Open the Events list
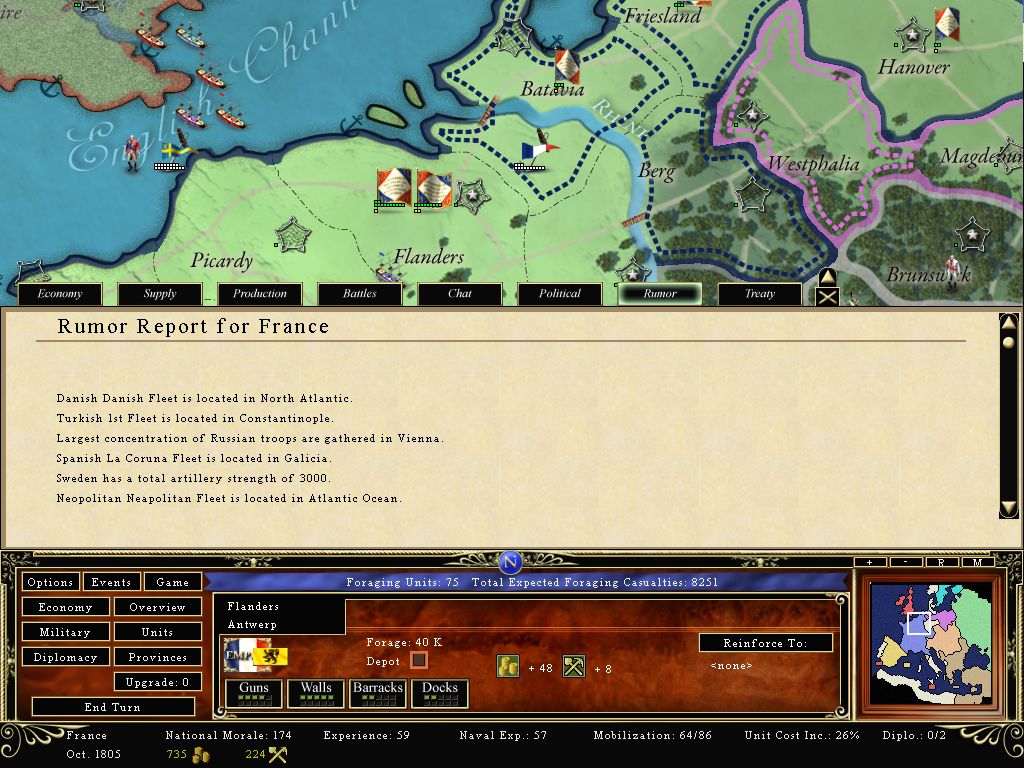This screenshot has width=1024, height=768. click(x=111, y=582)
